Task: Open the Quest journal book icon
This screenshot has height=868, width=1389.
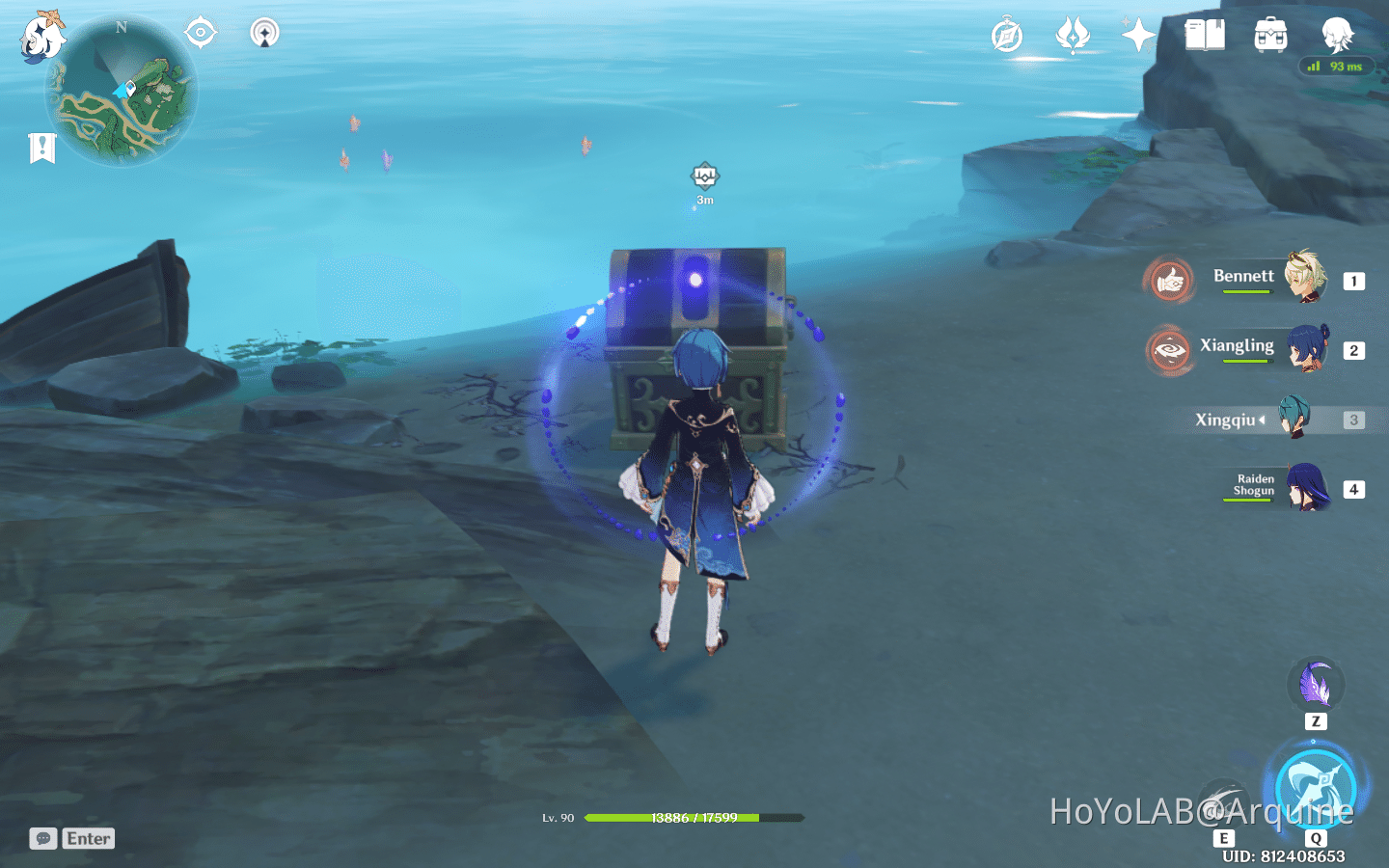Action: [1204, 34]
